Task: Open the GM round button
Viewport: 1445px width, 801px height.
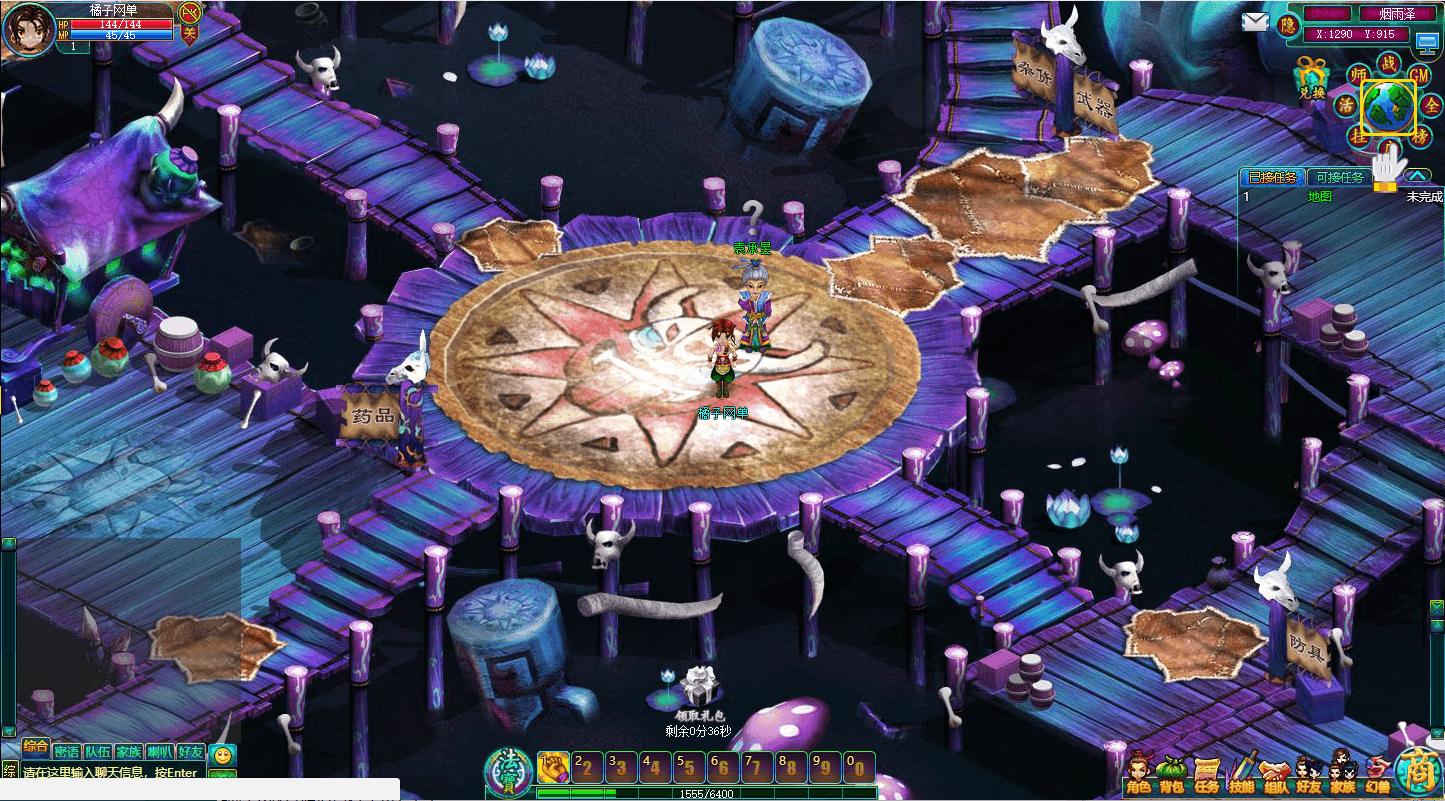Action: coord(1419,74)
